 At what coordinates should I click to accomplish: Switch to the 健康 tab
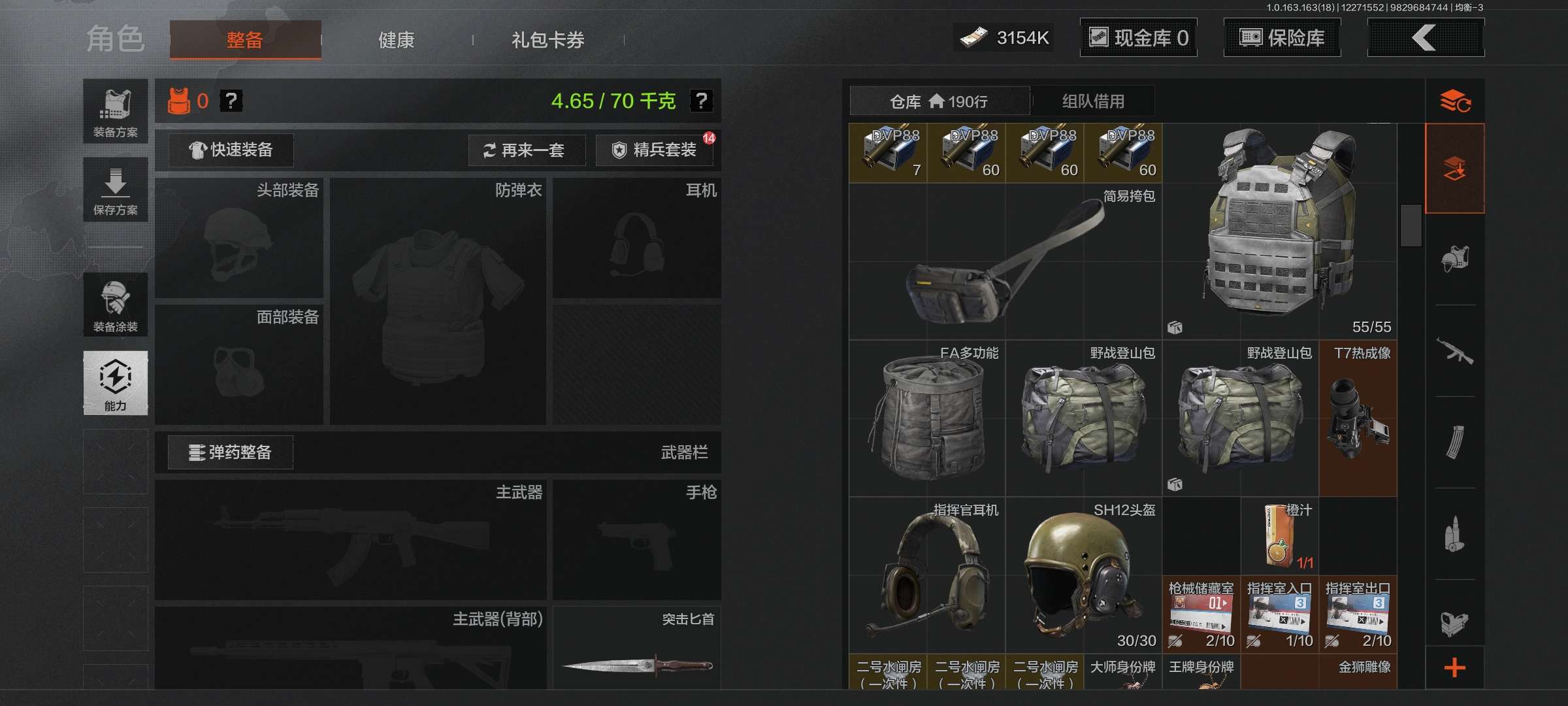coord(395,39)
